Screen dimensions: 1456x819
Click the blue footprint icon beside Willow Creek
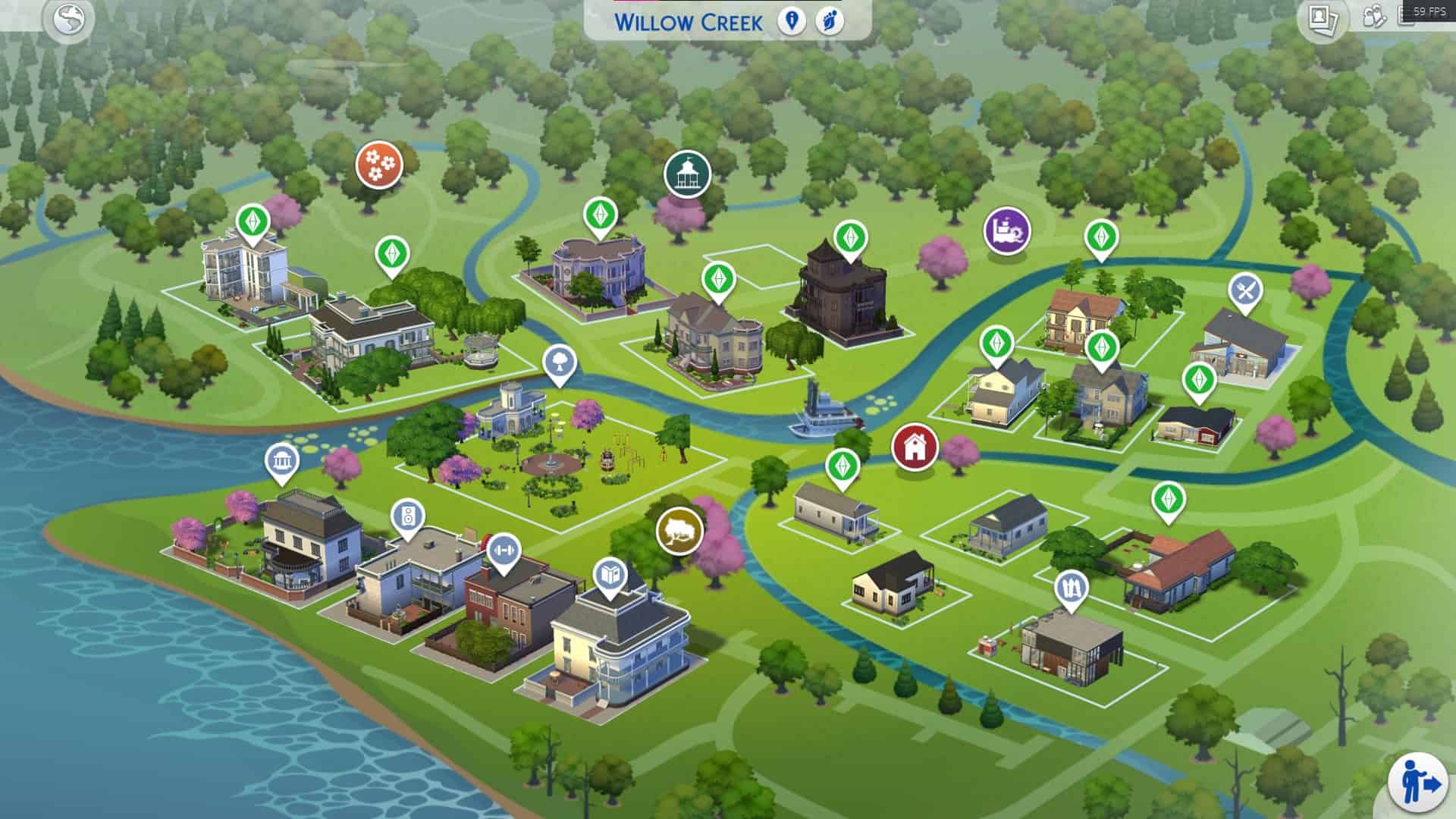tap(830, 20)
